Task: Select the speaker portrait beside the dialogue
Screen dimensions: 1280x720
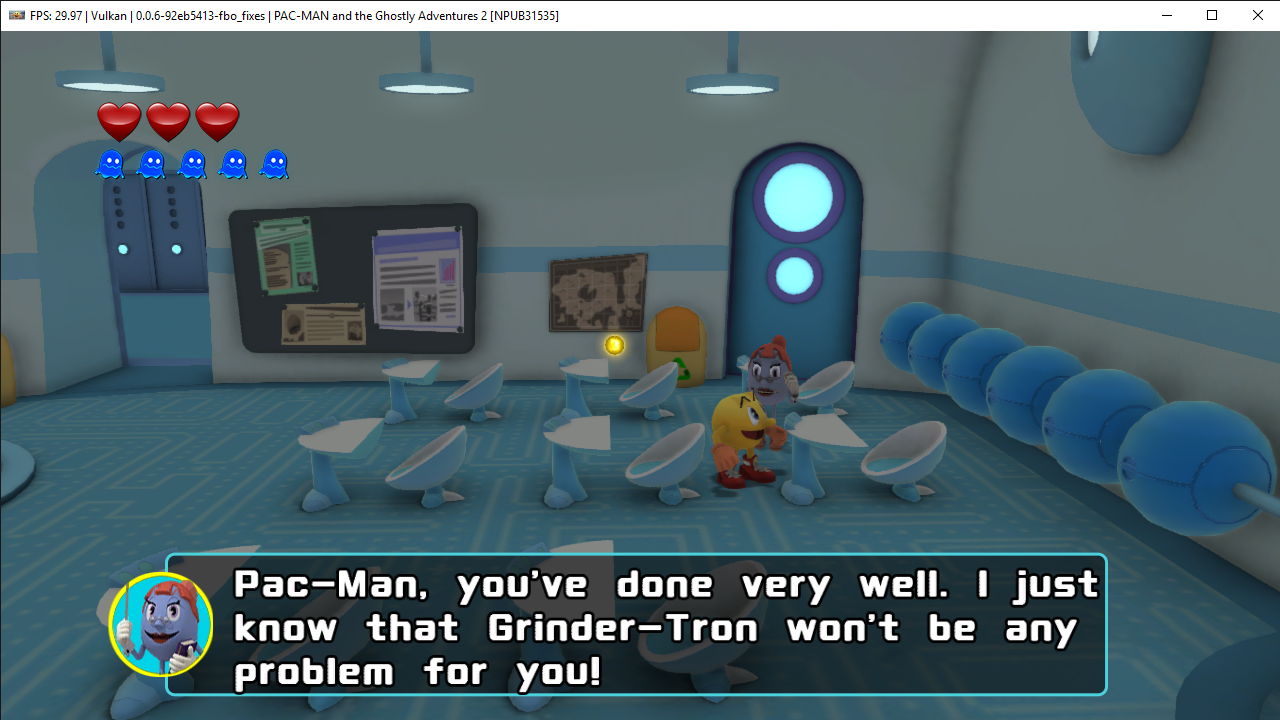Action: tap(161, 625)
